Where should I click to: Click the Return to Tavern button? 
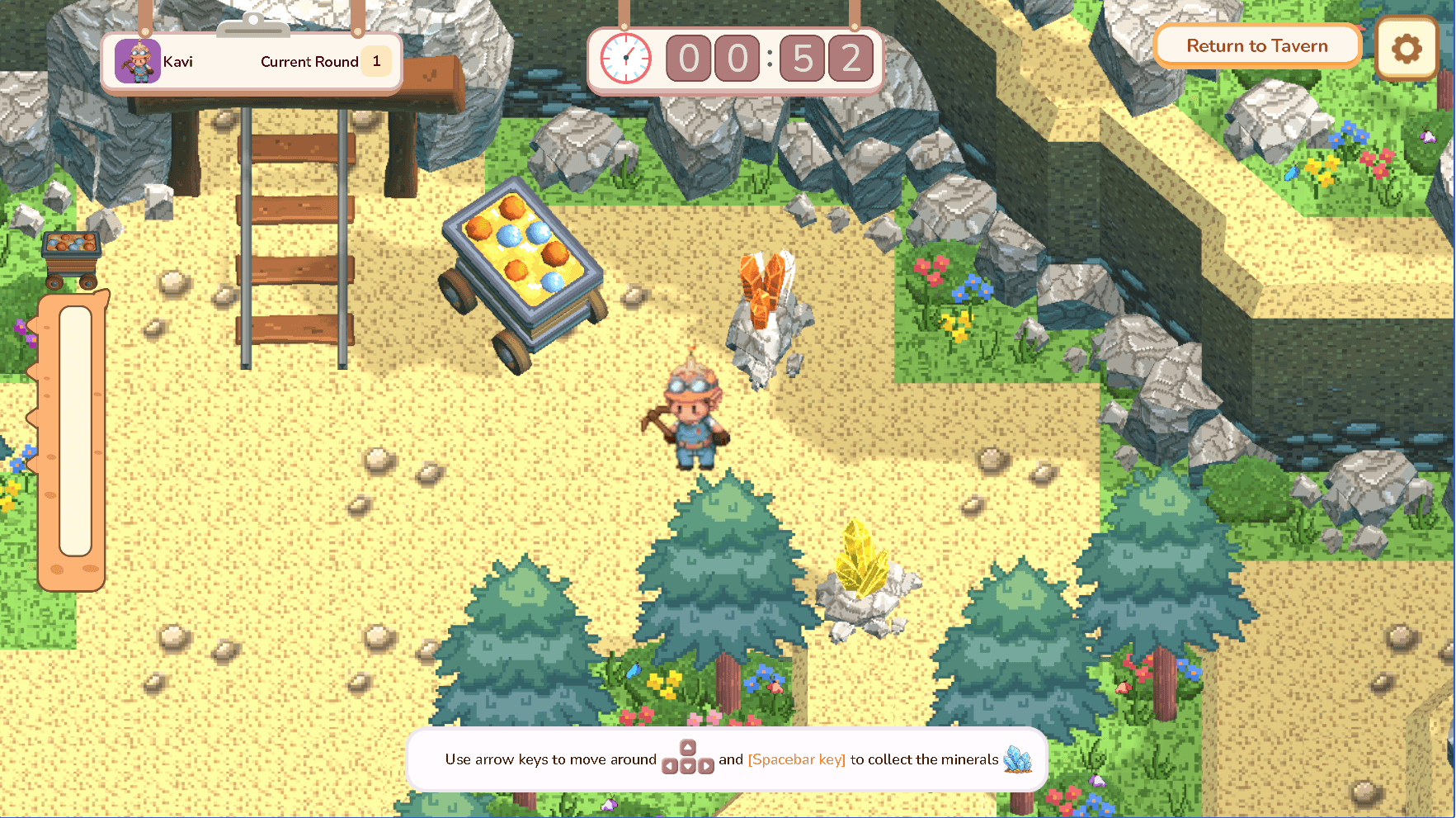click(x=1256, y=46)
